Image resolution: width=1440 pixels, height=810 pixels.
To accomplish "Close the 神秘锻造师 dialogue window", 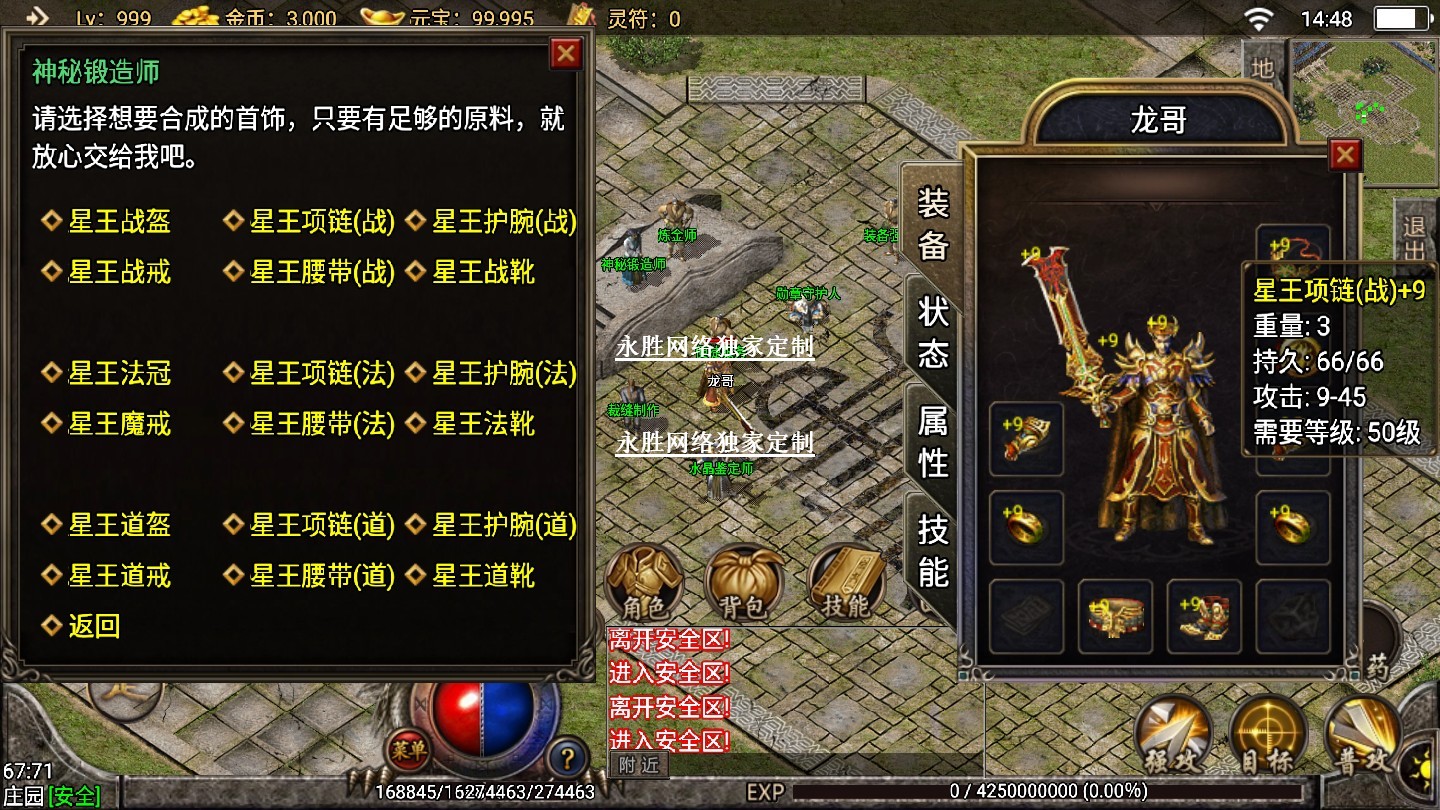I will point(566,54).
